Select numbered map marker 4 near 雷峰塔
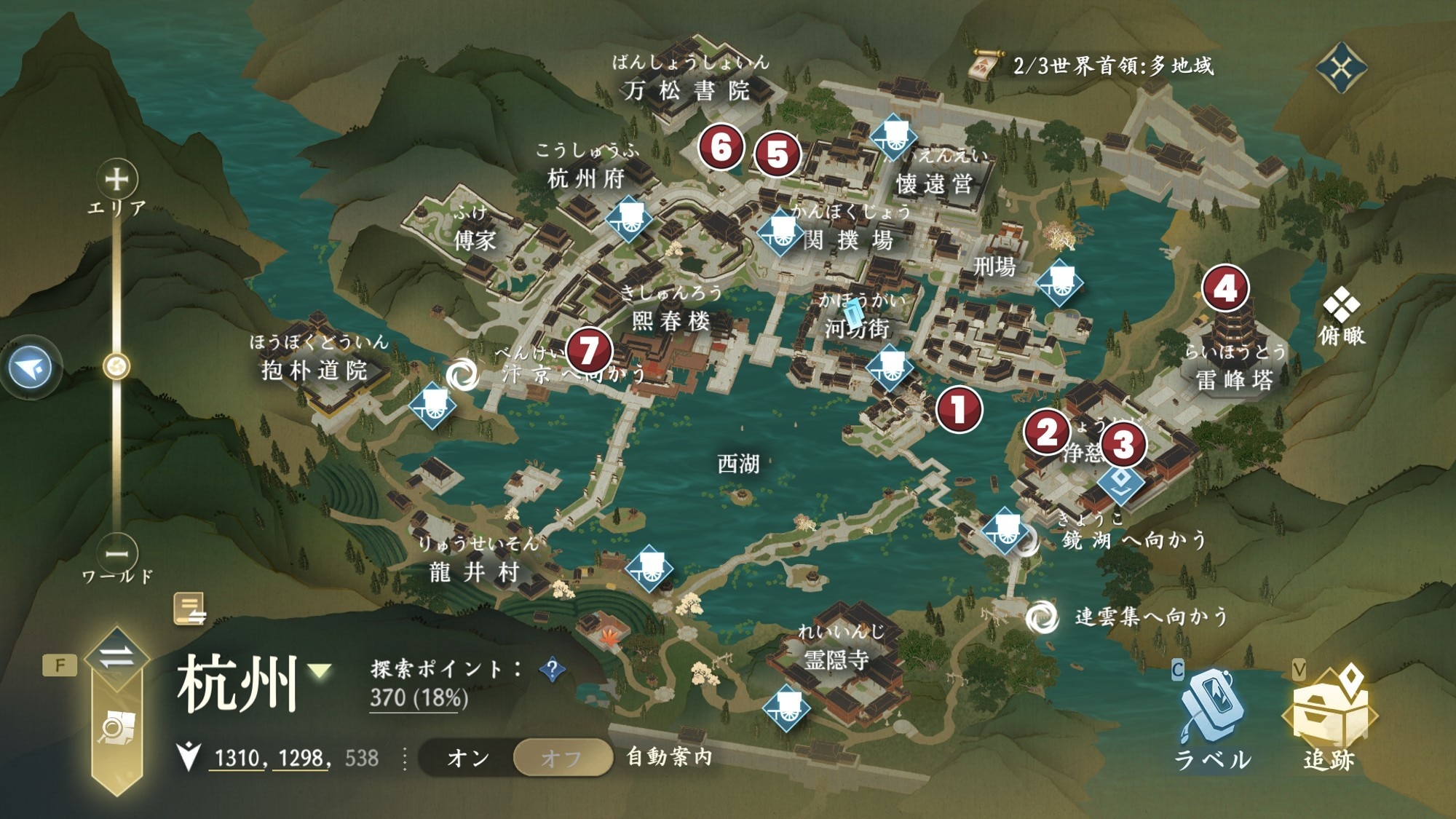The image size is (1456, 819). point(1225,288)
